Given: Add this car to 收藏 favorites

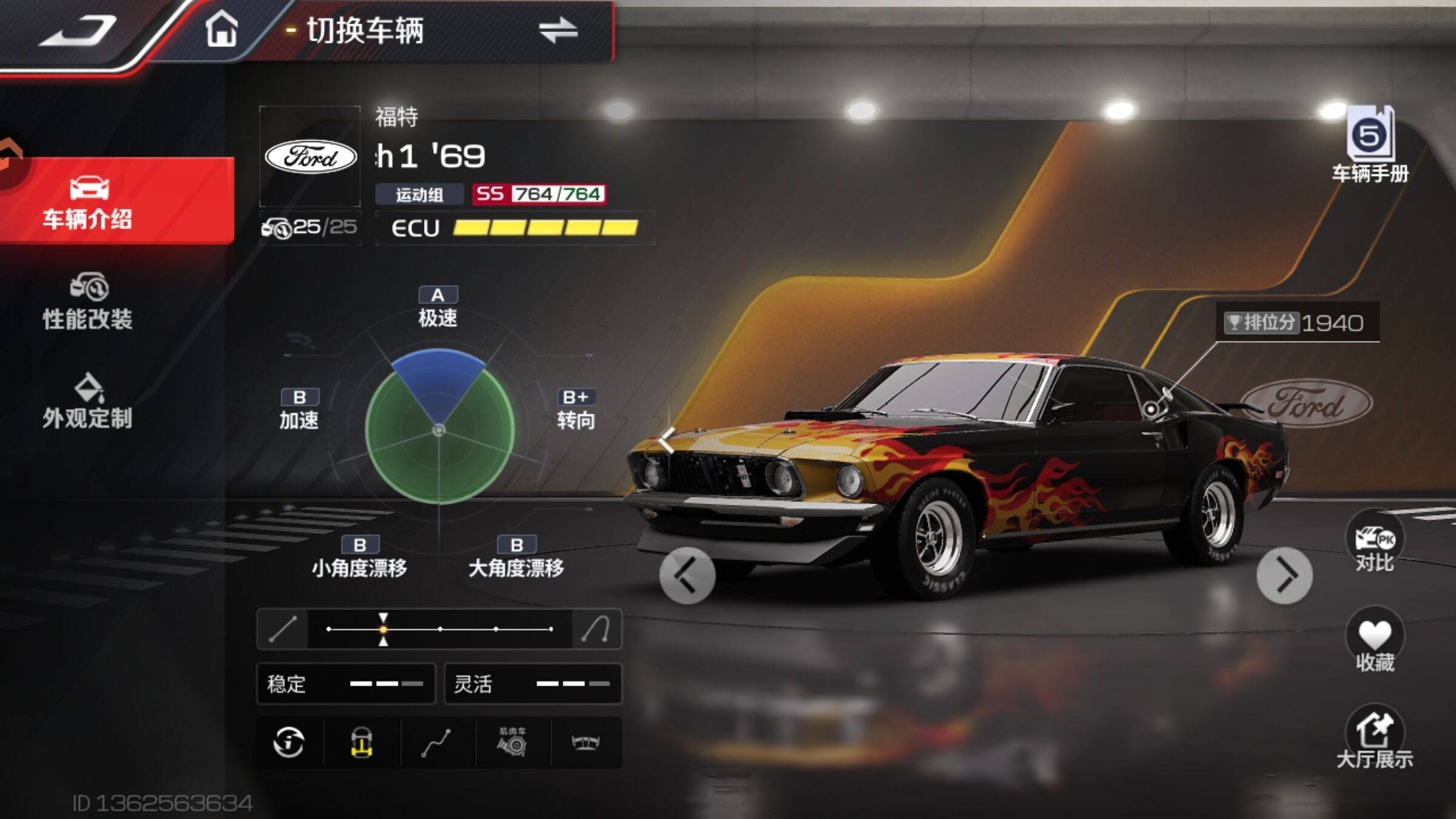Looking at the screenshot, I should (x=1375, y=642).
